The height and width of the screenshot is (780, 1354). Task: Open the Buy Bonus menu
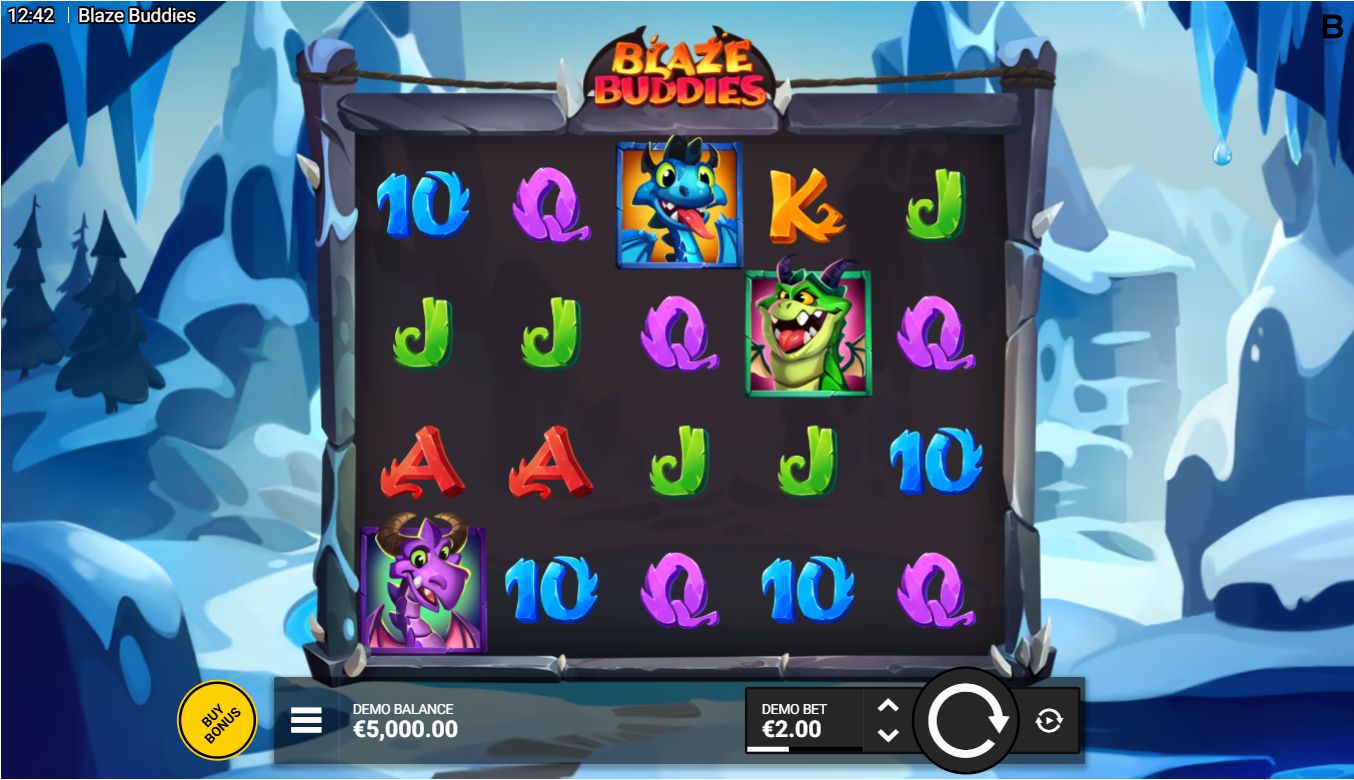tap(217, 720)
